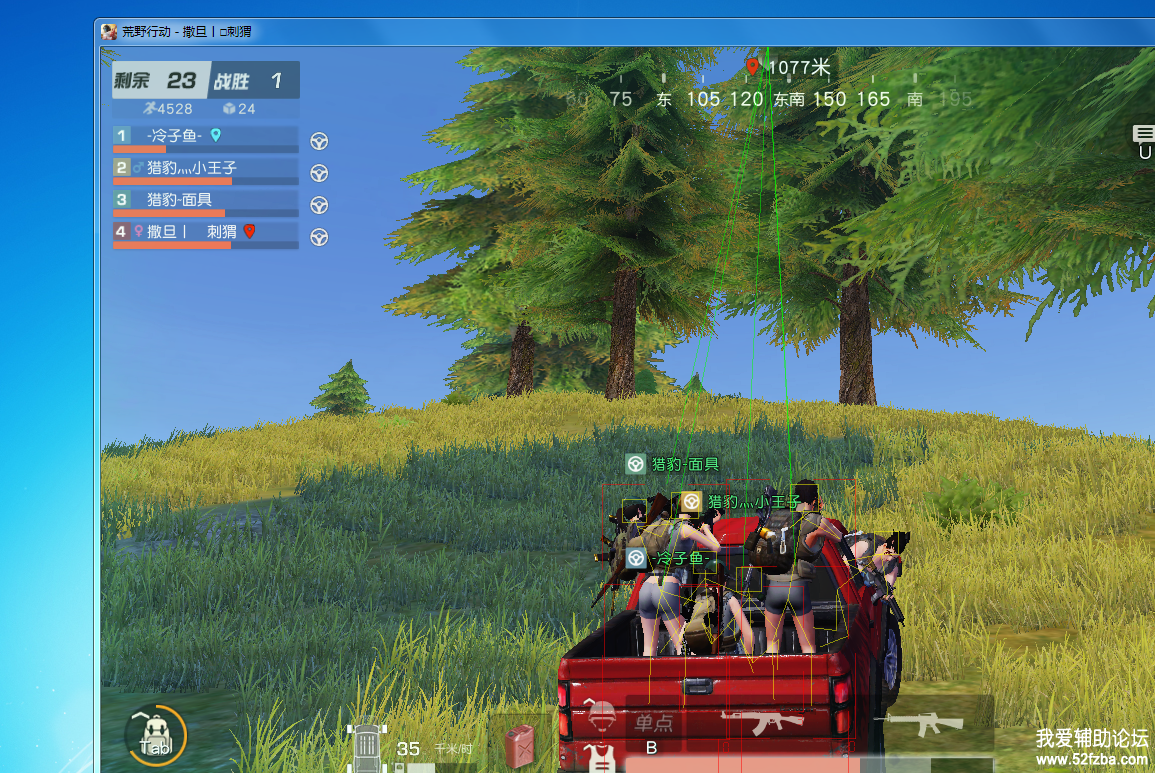Select teammate row -冷子鱼-
The width and height of the screenshot is (1155, 773).
[205, 137]
